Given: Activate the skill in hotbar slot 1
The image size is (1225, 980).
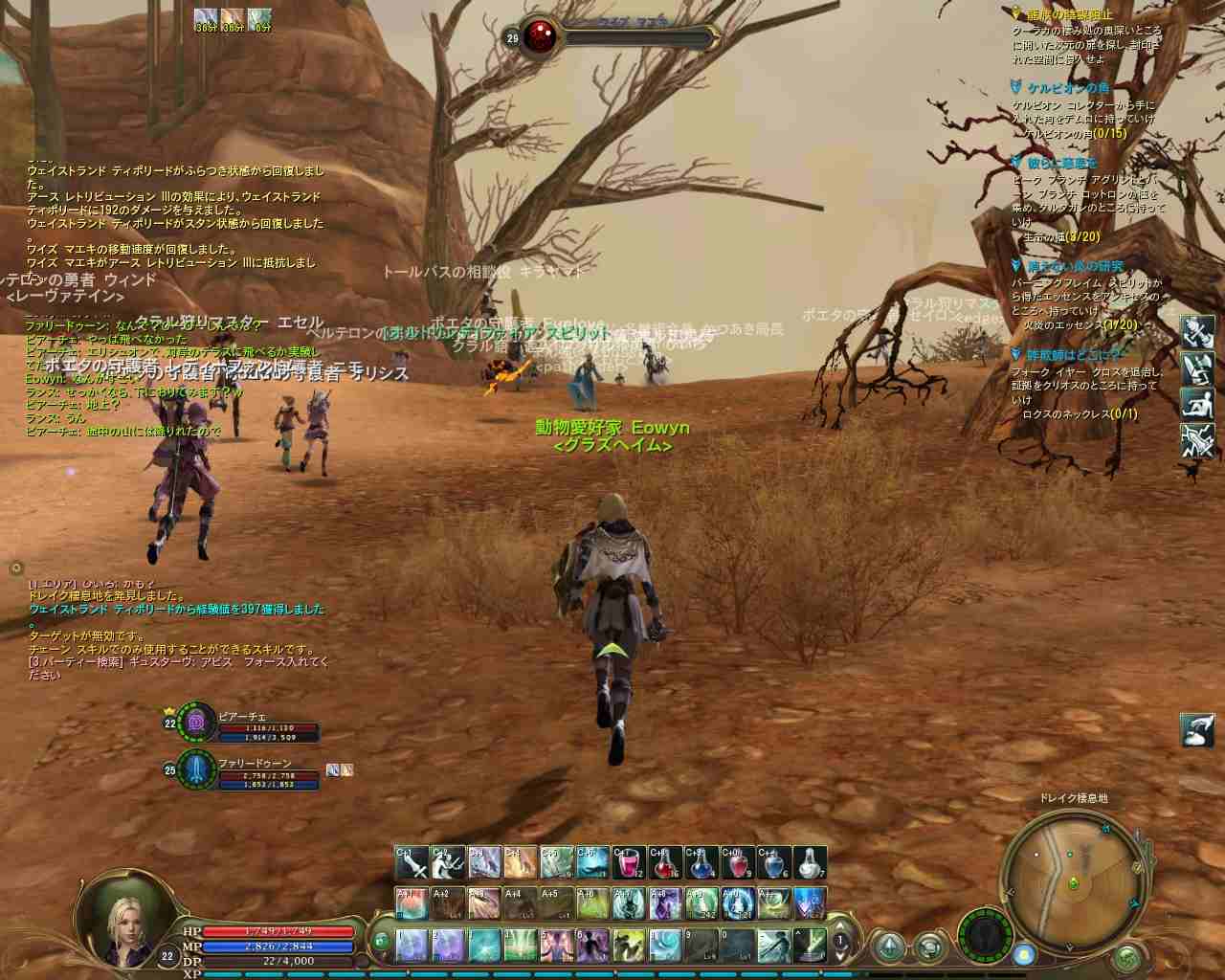Looking at the screenshot, I should [412, 945].
